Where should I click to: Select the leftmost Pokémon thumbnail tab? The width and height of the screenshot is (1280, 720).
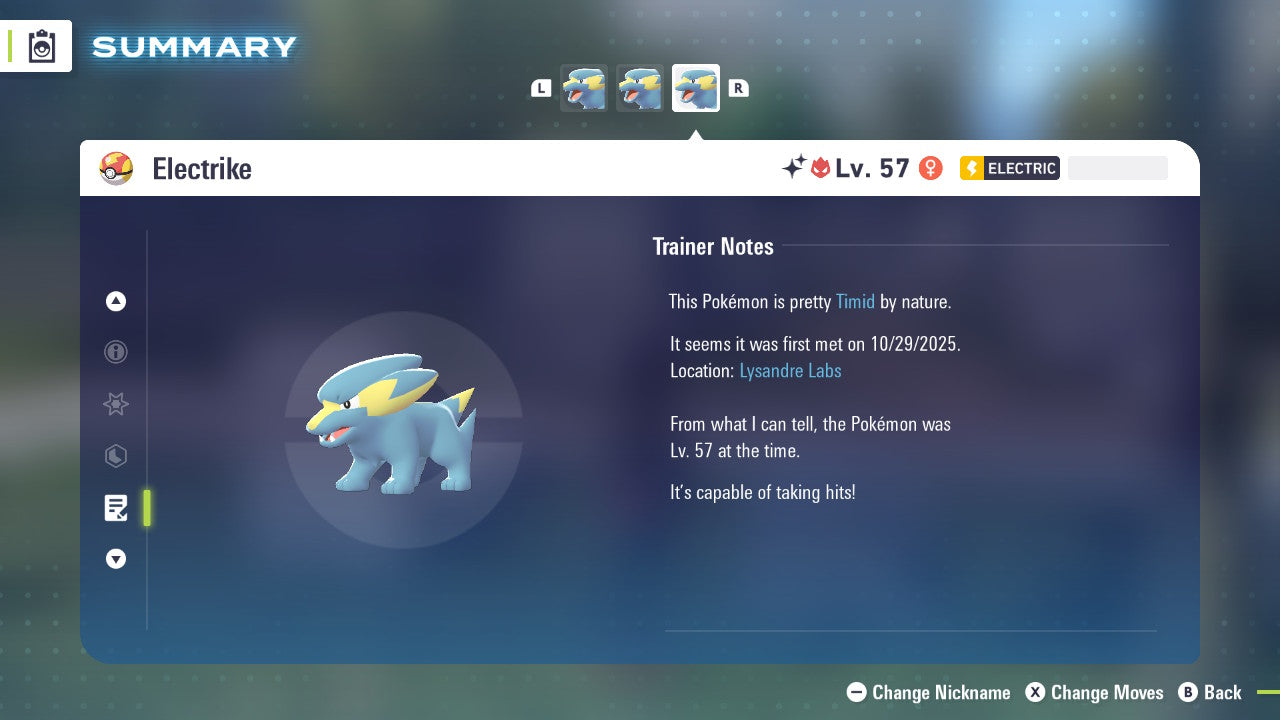click(x=583, y=88)
